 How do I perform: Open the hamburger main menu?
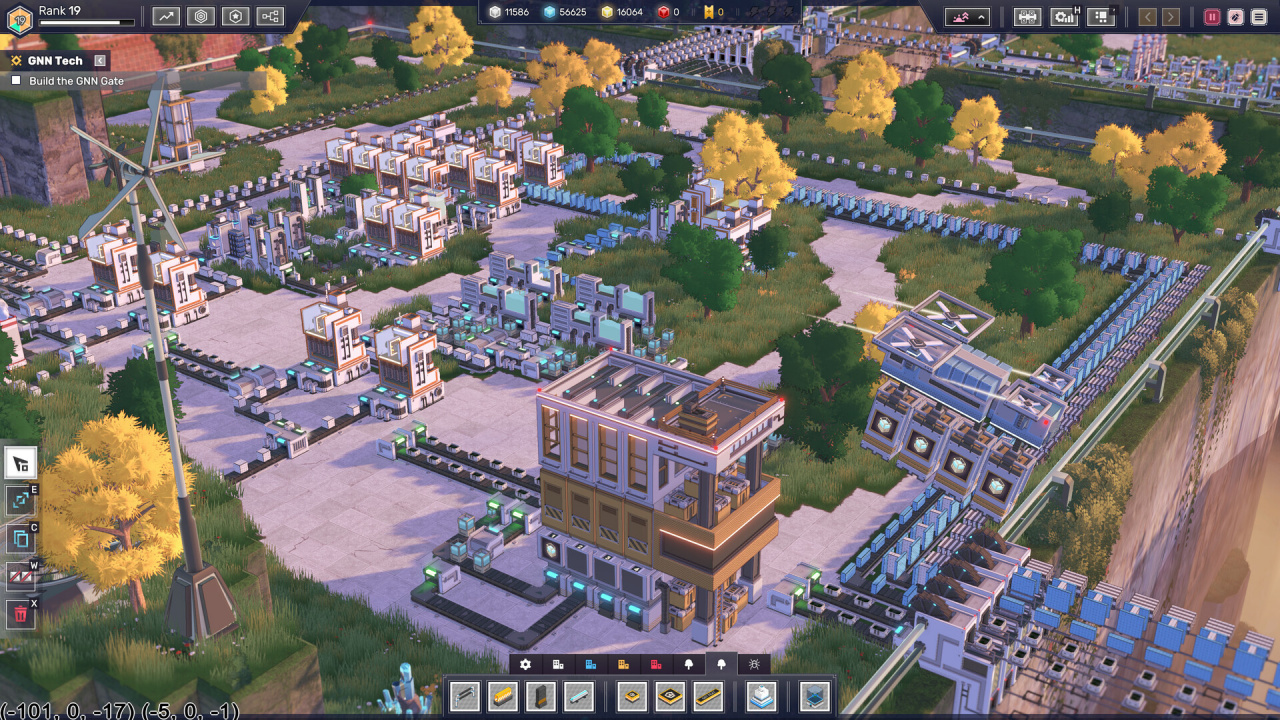1258,16
